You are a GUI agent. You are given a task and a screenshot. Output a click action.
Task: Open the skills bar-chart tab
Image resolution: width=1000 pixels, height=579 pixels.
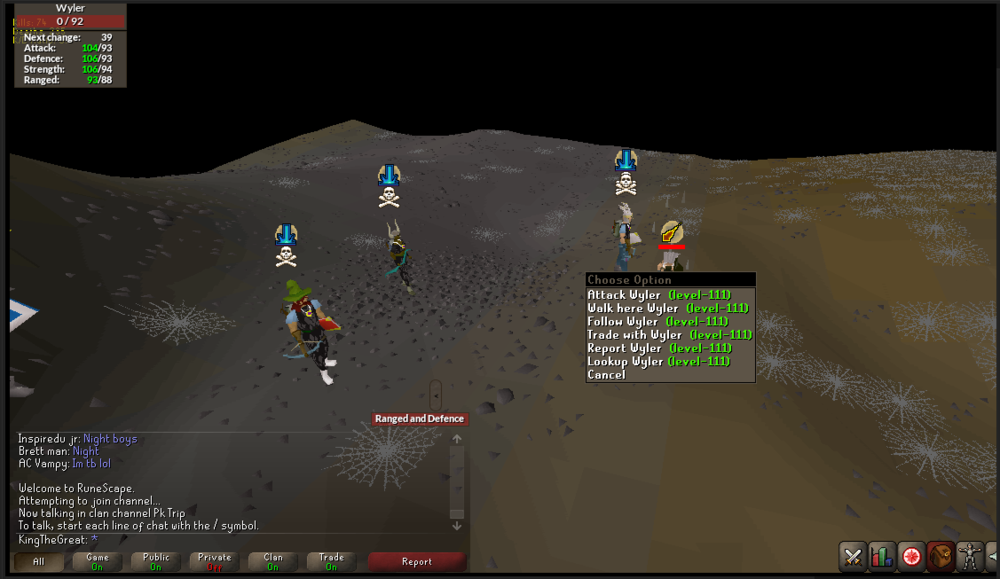(882, 556)
